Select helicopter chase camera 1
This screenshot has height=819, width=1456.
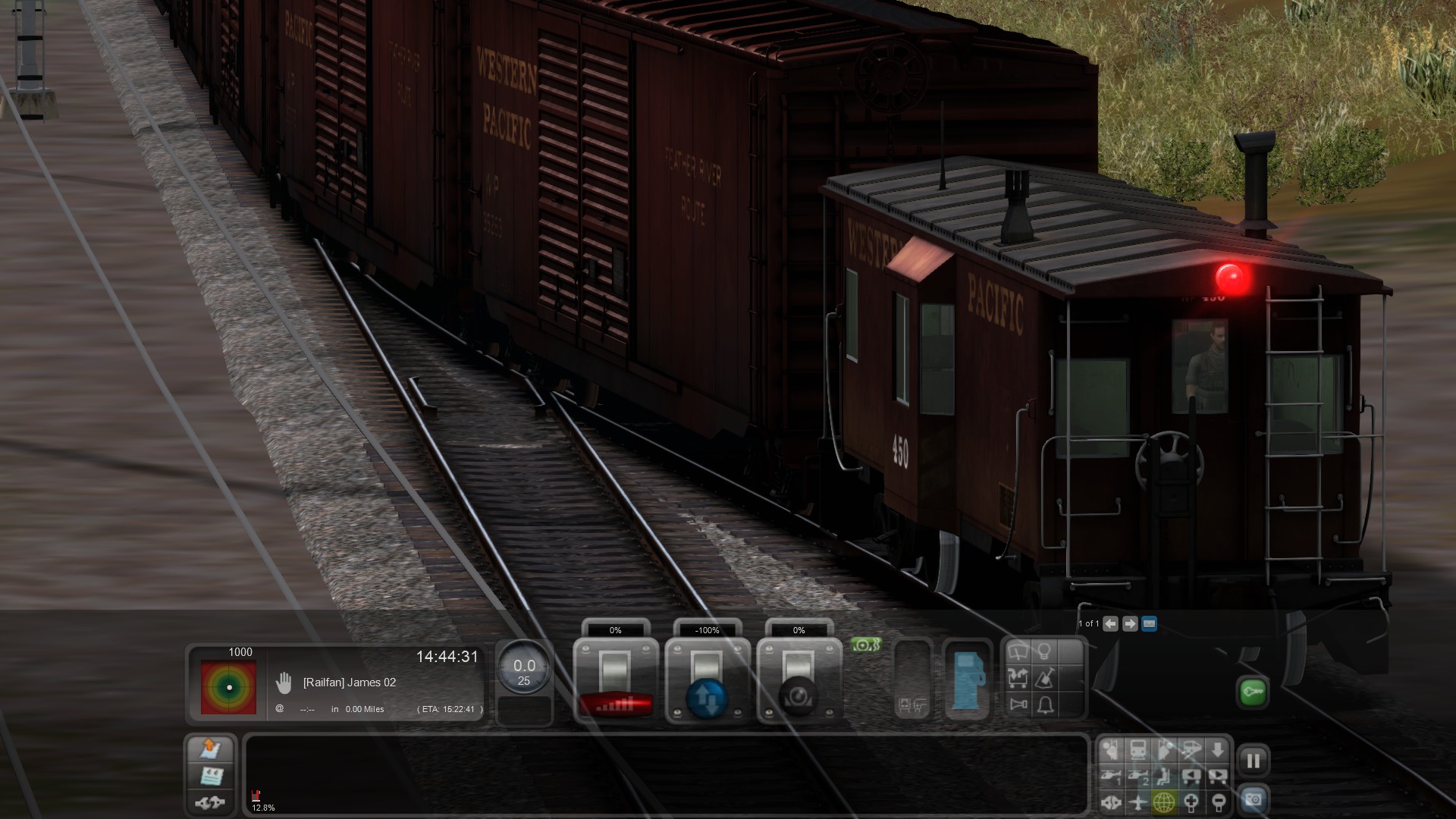[x=1112, y=776]
